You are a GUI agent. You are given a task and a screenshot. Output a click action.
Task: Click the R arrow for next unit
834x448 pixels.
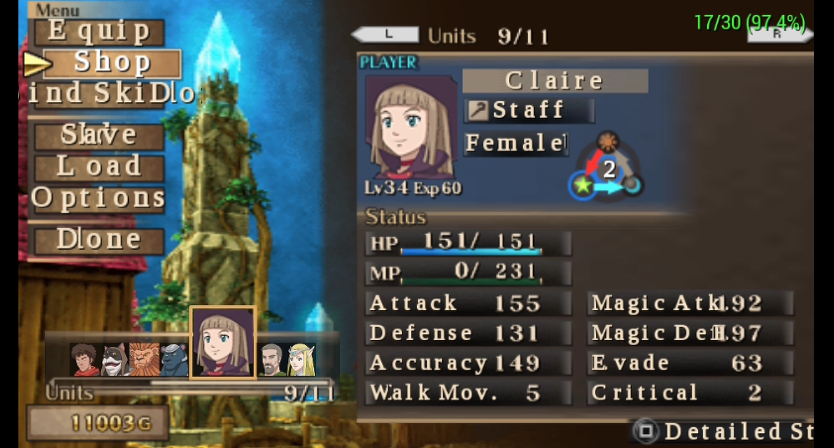pos(778,35)
